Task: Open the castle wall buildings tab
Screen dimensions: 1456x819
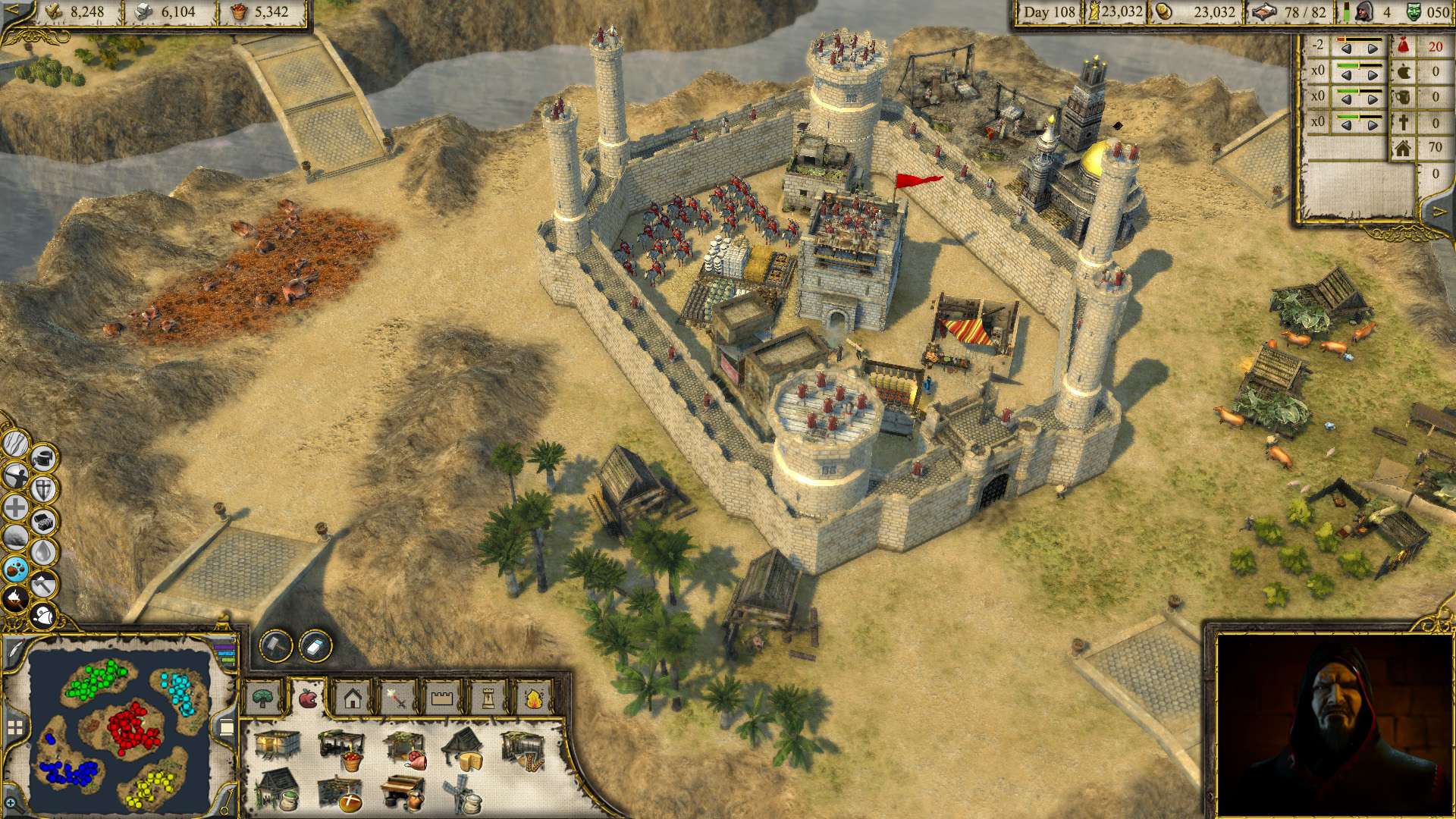Action: pyautogui.click(x=441, y=697)
